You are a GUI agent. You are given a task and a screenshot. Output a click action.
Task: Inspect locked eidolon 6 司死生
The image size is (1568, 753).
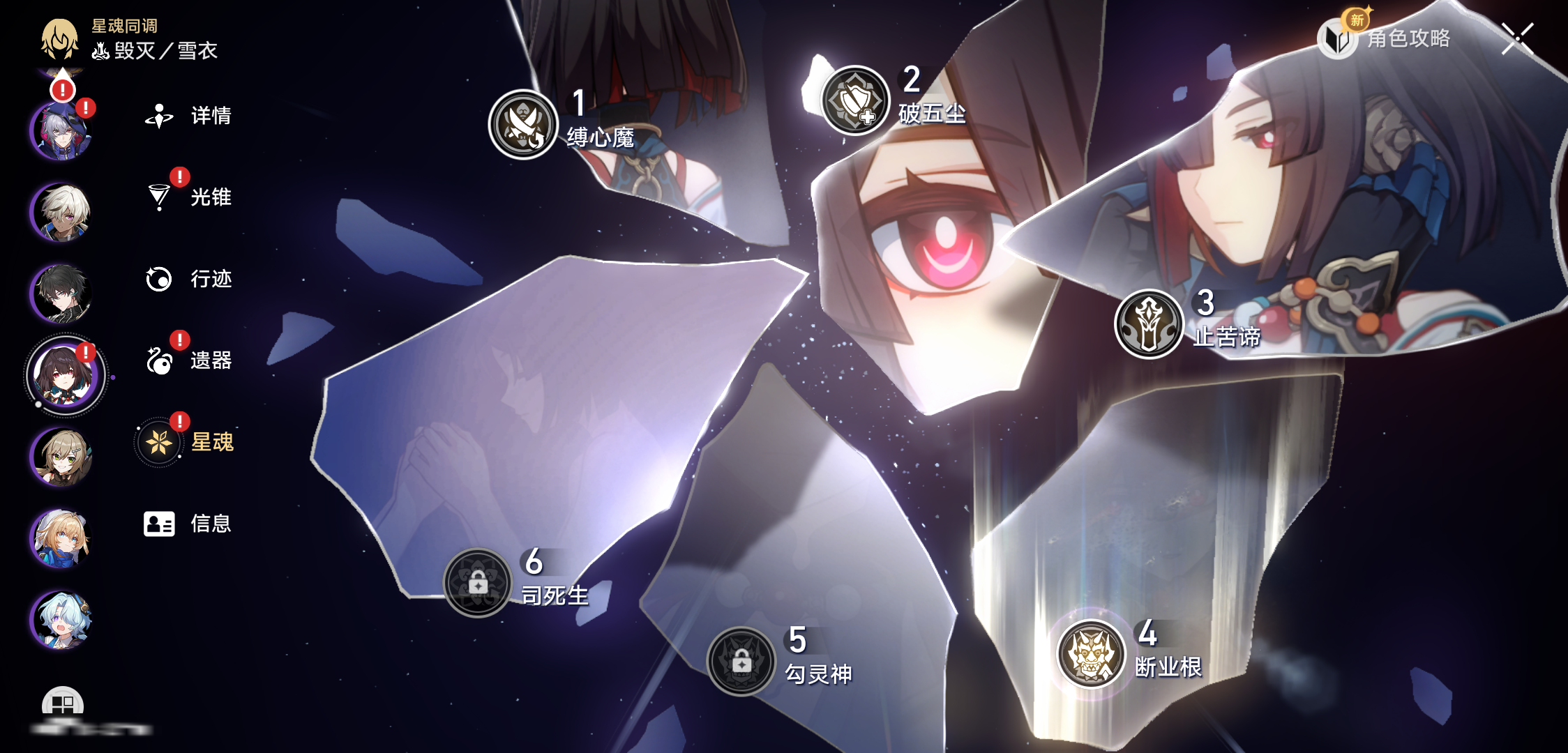click(x=478, y=583)
